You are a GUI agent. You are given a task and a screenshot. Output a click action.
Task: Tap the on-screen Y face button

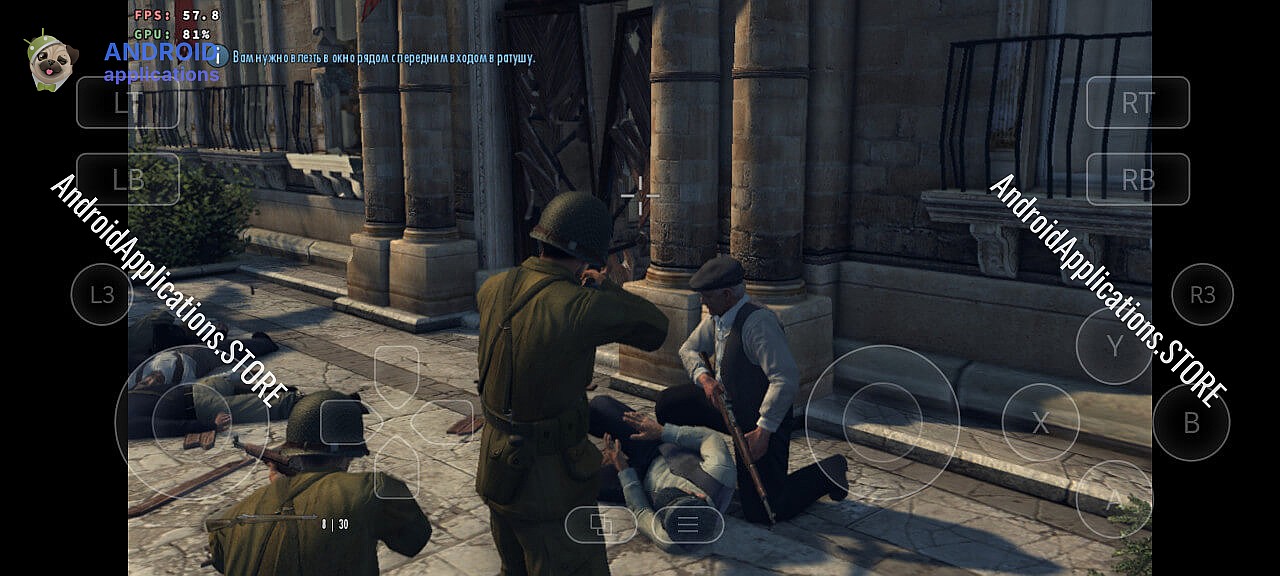(1114, 346)
